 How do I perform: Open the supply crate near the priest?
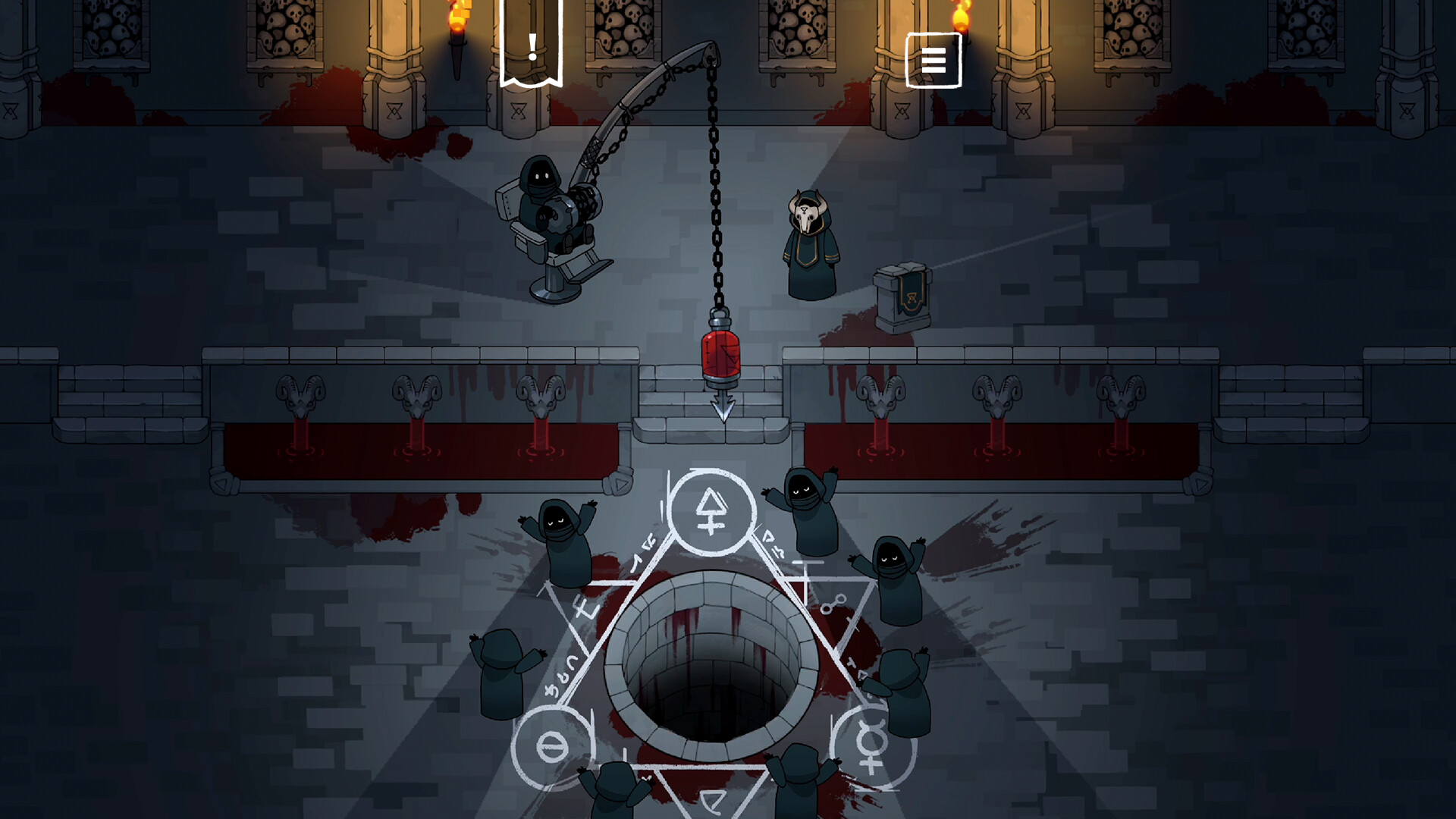902,296
